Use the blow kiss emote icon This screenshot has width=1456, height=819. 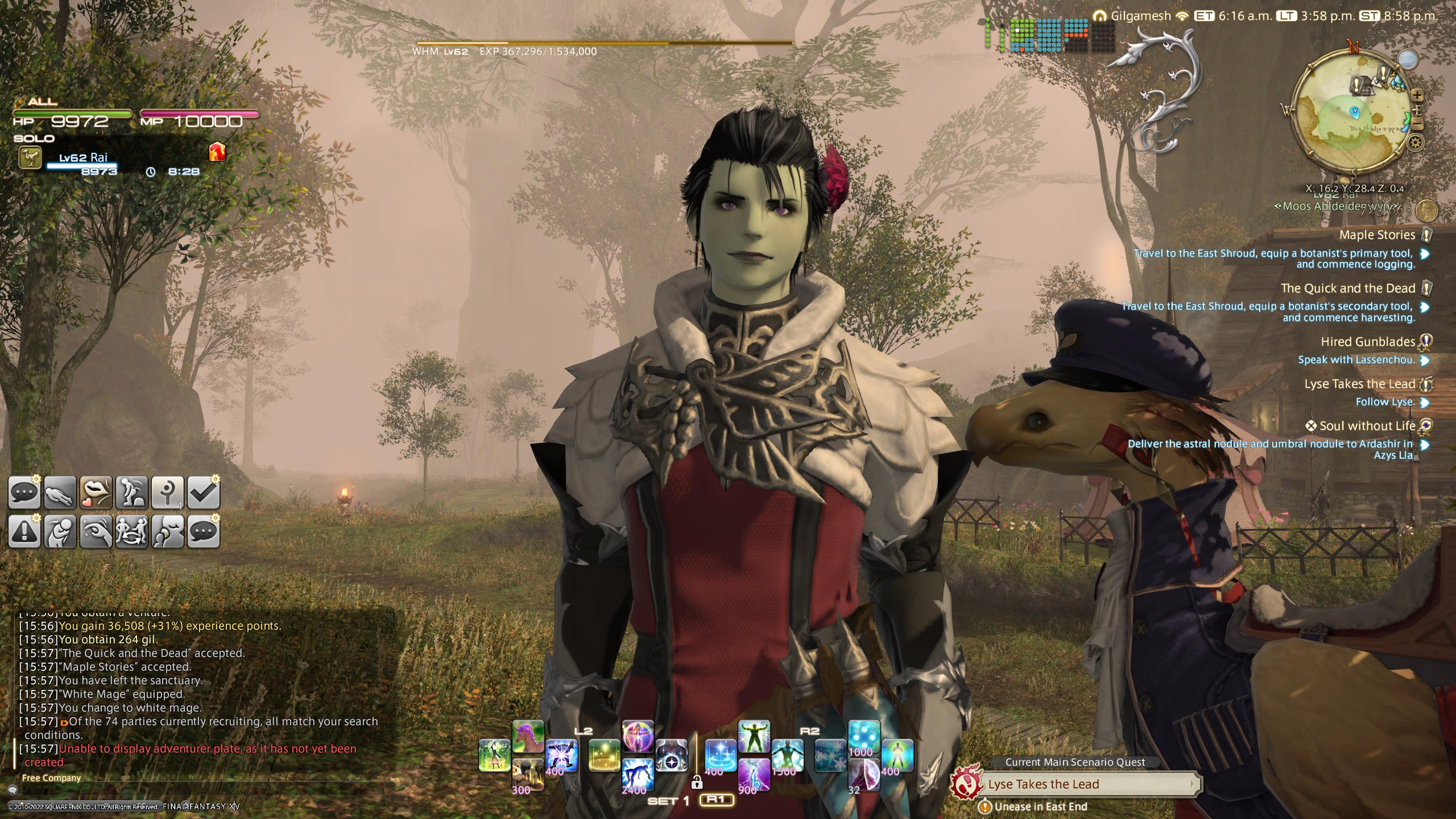pyautogui.click(x=95, y=492)
